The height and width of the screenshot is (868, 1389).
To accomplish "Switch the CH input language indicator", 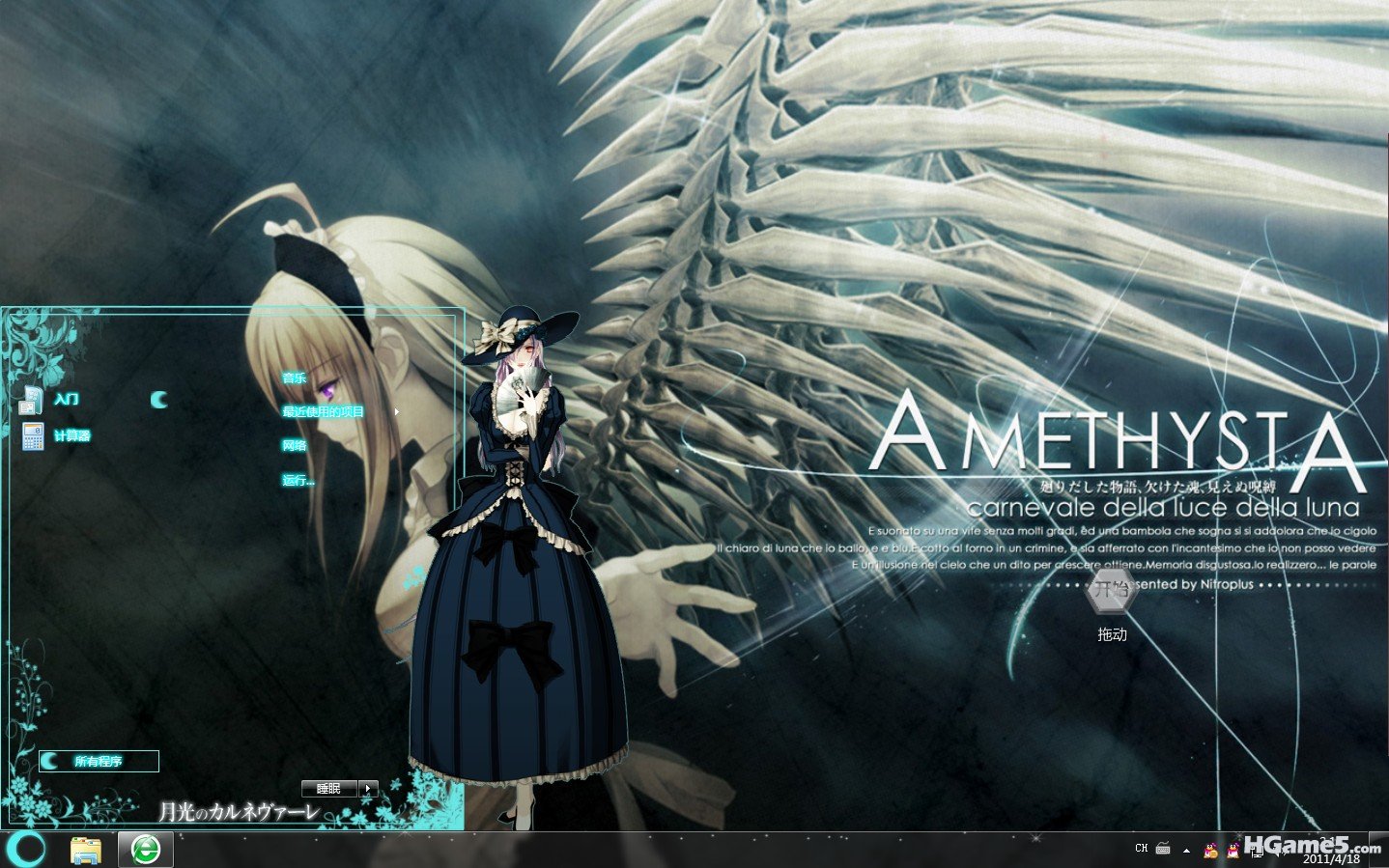I will tap(1142, 849).
